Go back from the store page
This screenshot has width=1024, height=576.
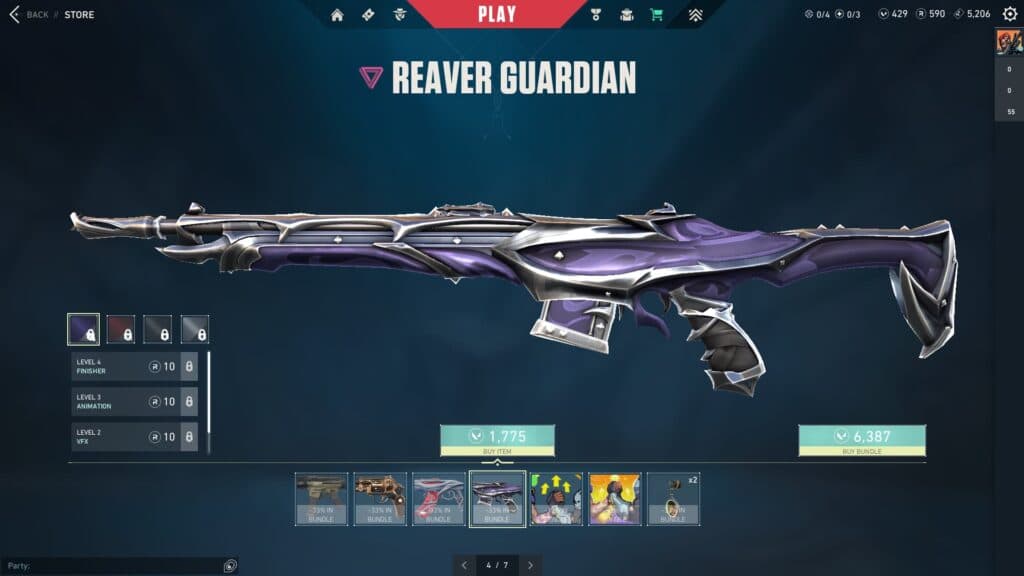(28, 15)
